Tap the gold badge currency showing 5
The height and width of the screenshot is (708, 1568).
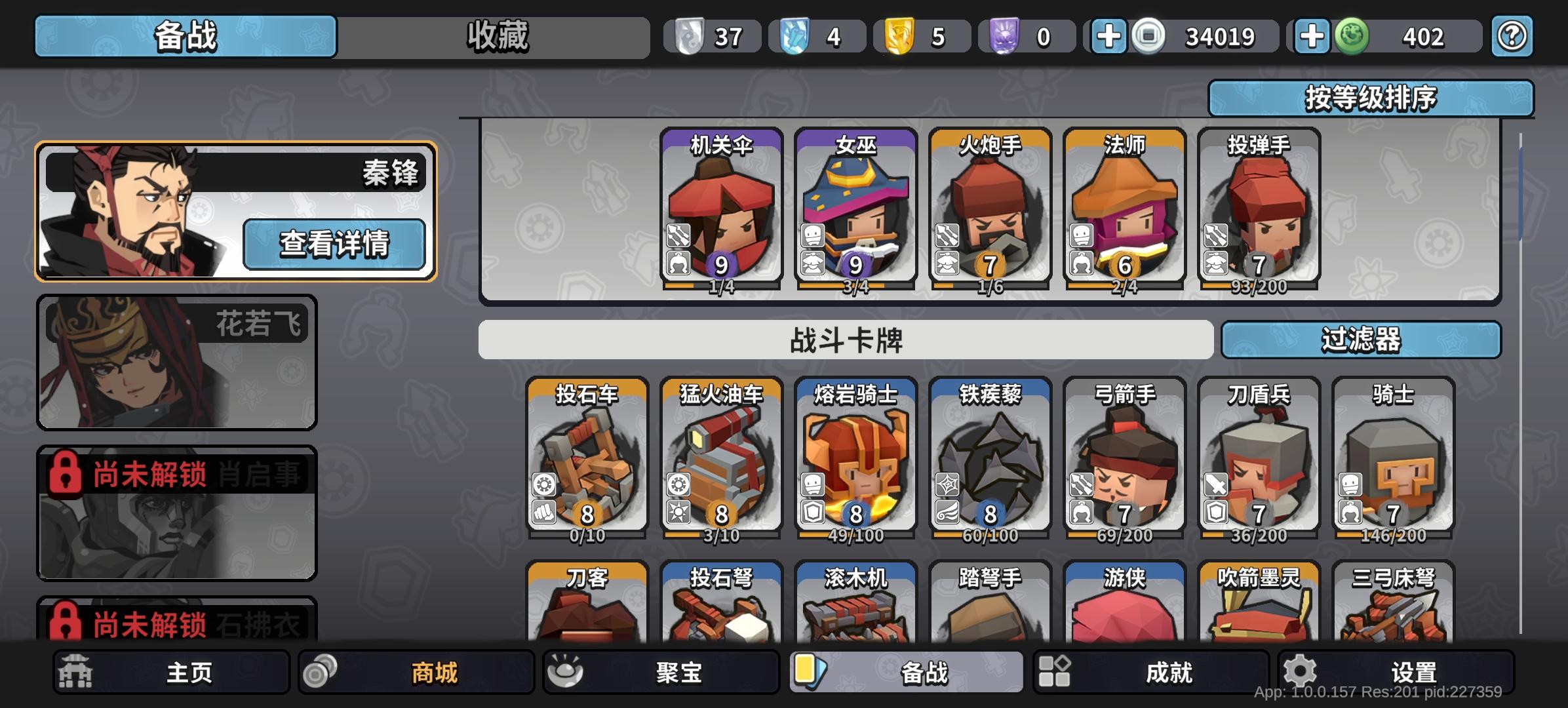pyautogui.click(x=922, y=36)
